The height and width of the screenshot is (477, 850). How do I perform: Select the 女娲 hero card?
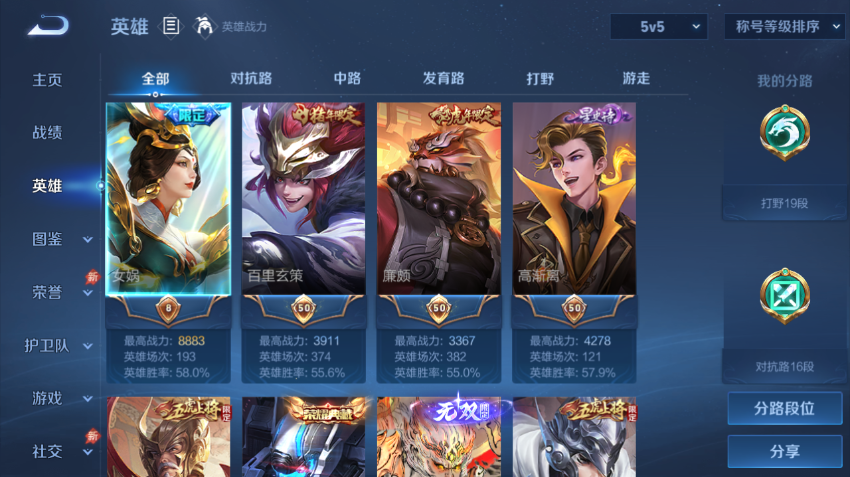(168, 198)
